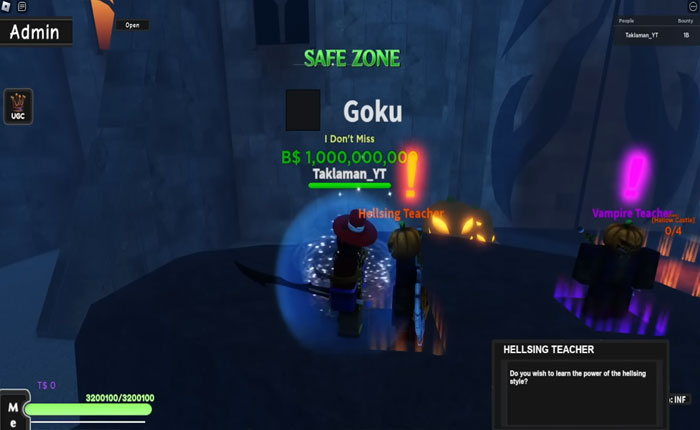
Task: Select Taklaman_YT in the player list
Action: click(x=642, y=35)
